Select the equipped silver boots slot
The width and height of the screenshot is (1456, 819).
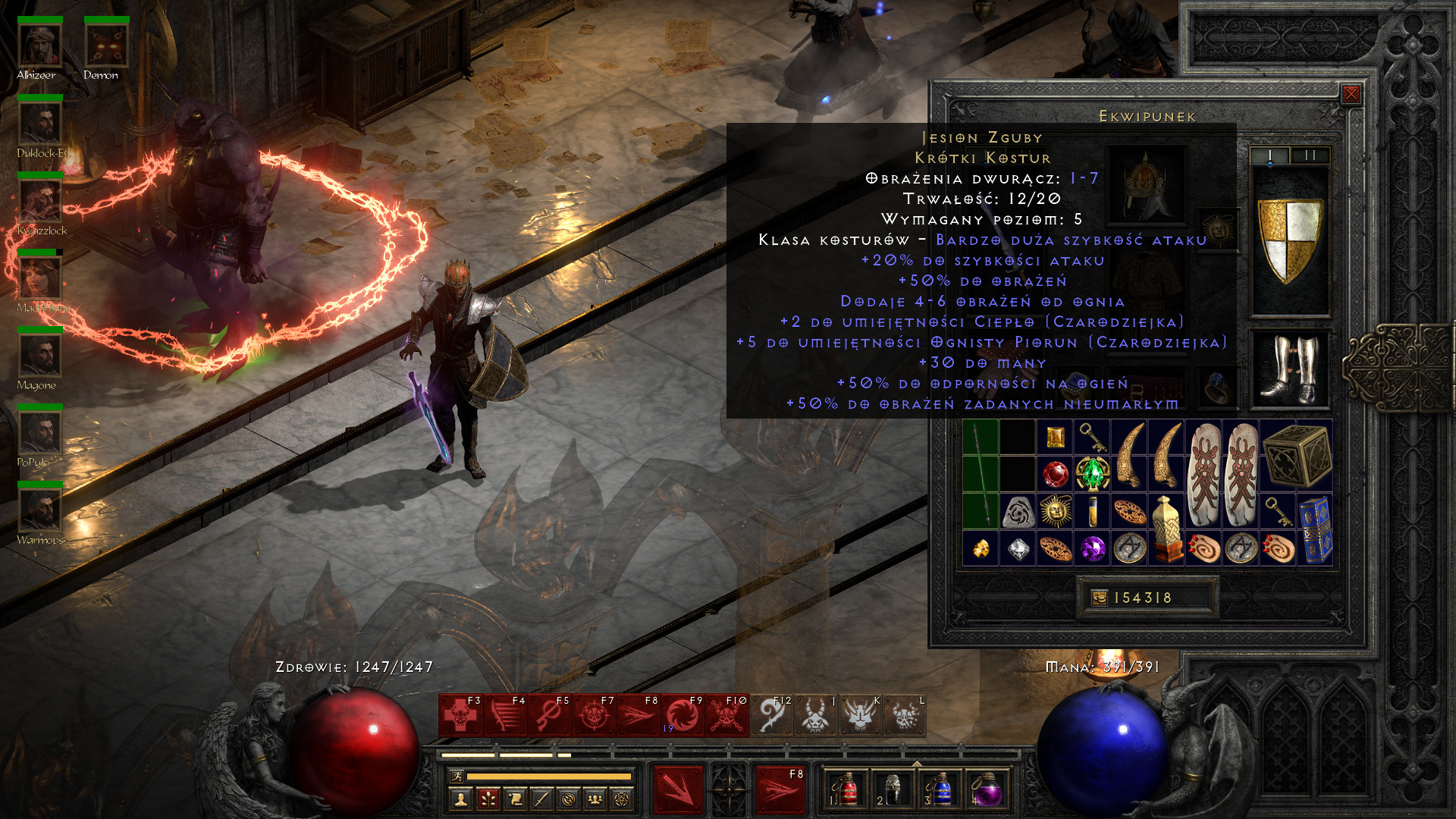(1289, 369)
